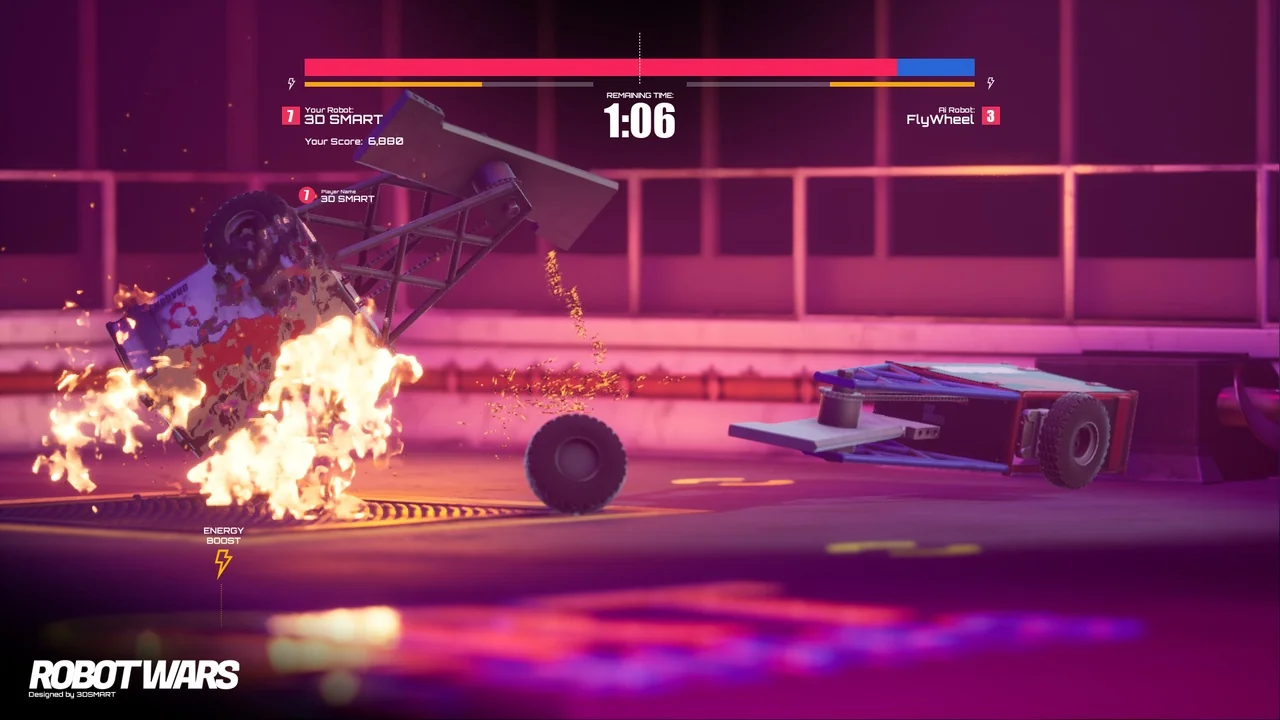Click the number 3 badge beside FlyWheel

(990, 116)
